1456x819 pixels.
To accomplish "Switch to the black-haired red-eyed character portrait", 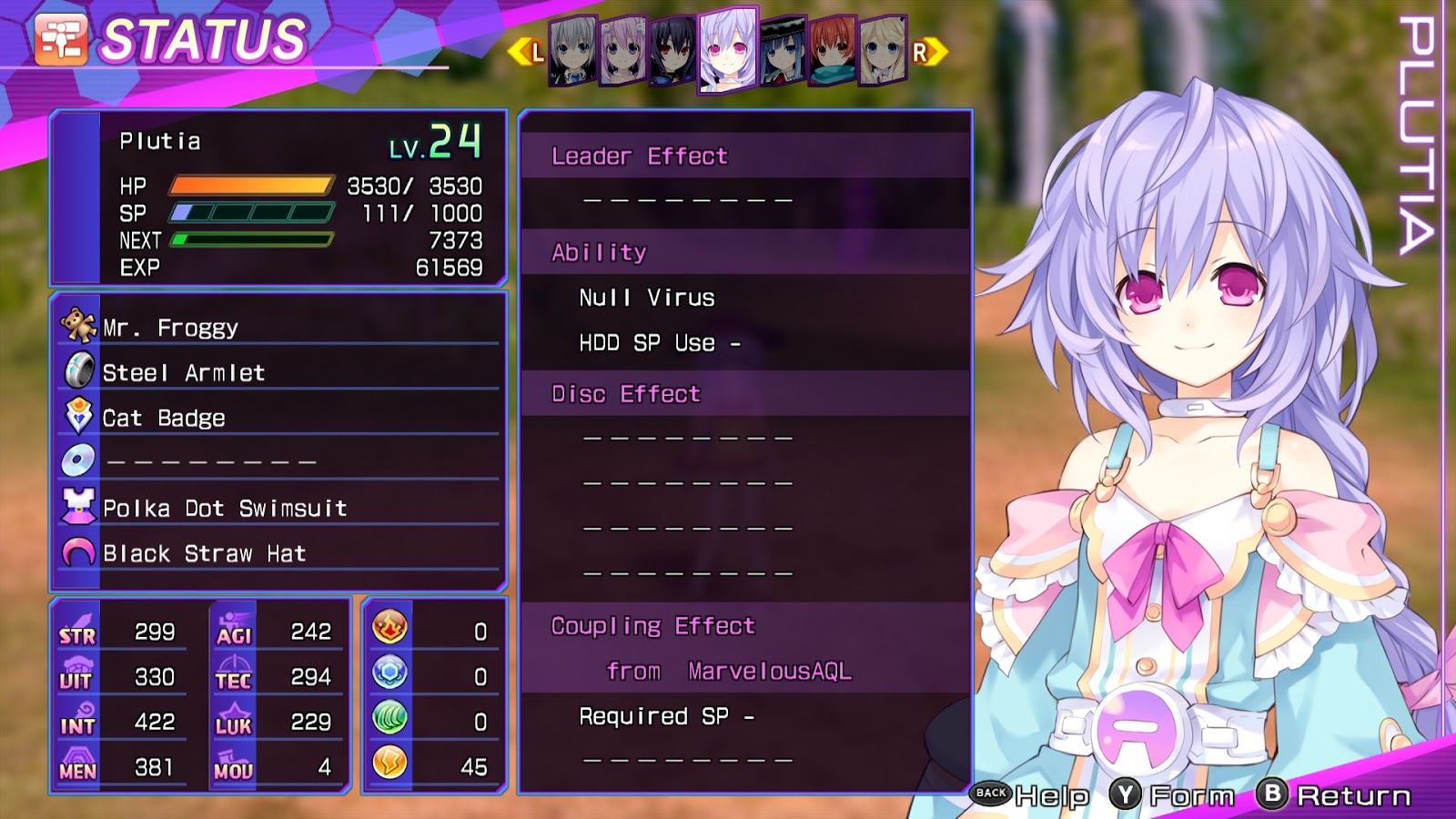I will click(x=673, y=51).
